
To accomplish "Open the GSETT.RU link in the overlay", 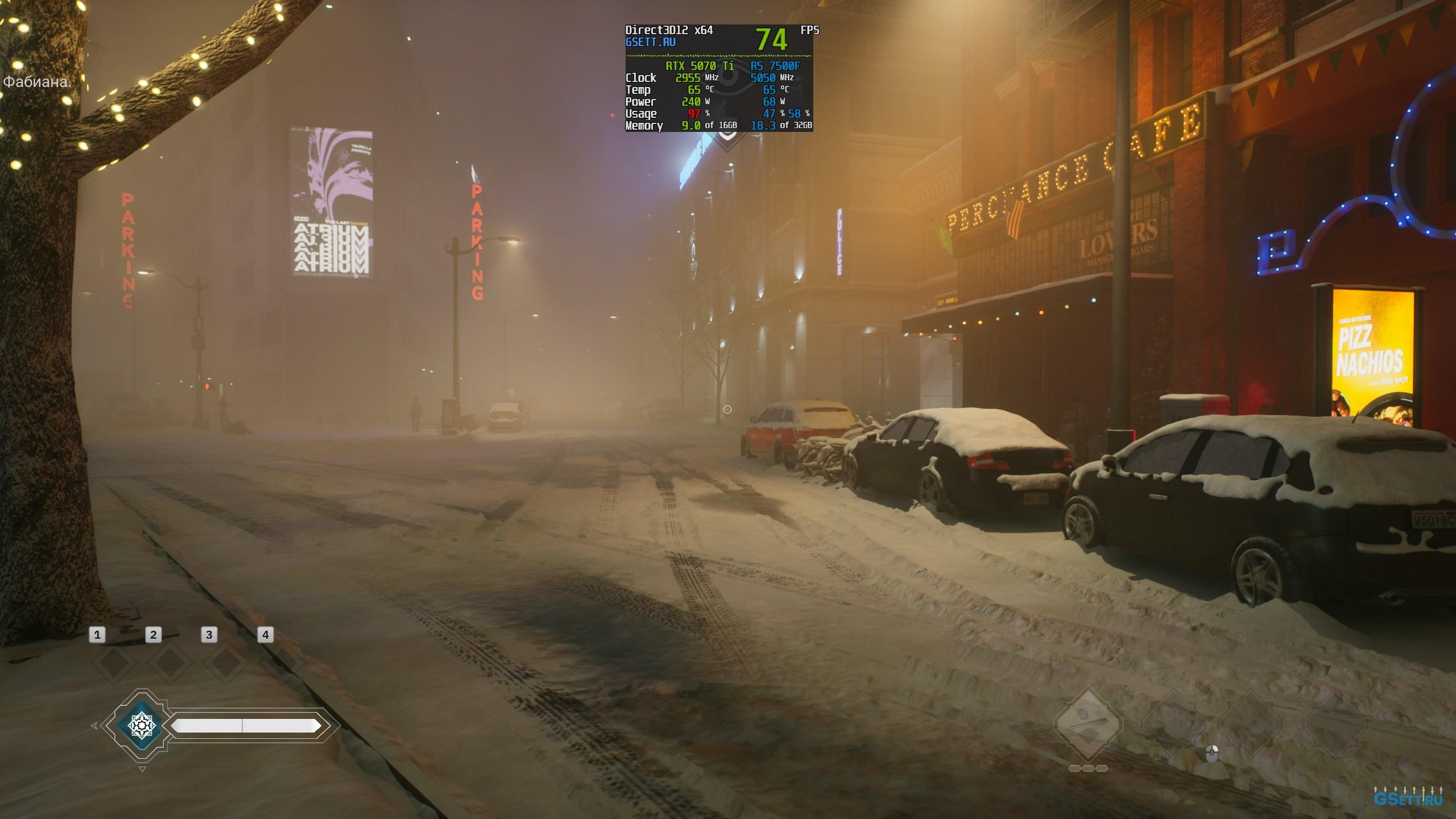I will tap(650, 42).
